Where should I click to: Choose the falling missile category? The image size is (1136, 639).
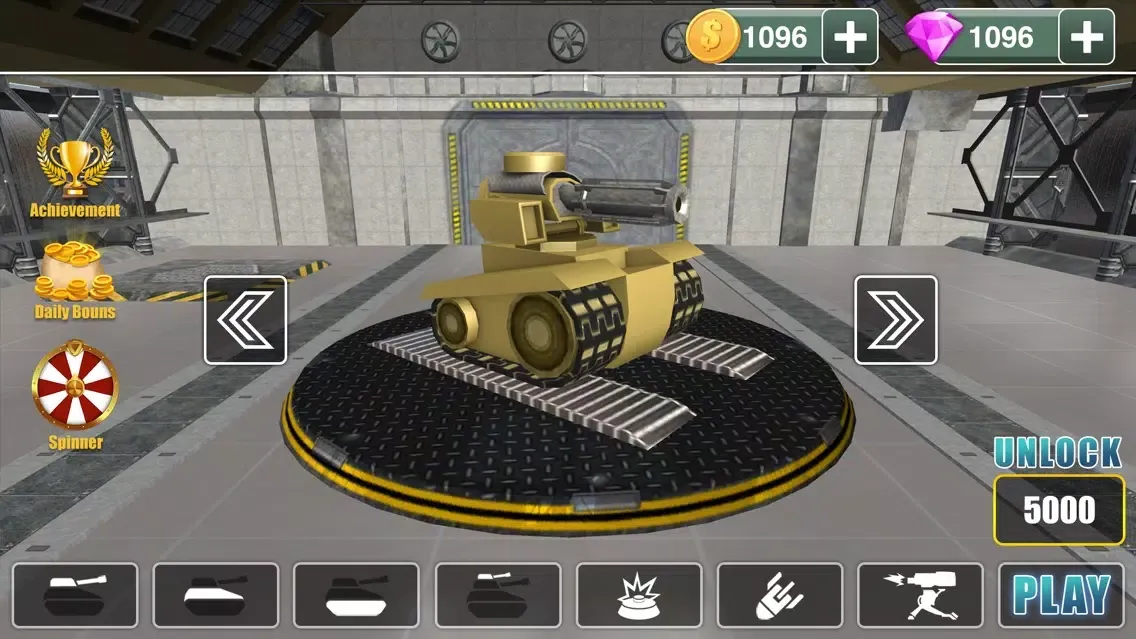[780, 596]
